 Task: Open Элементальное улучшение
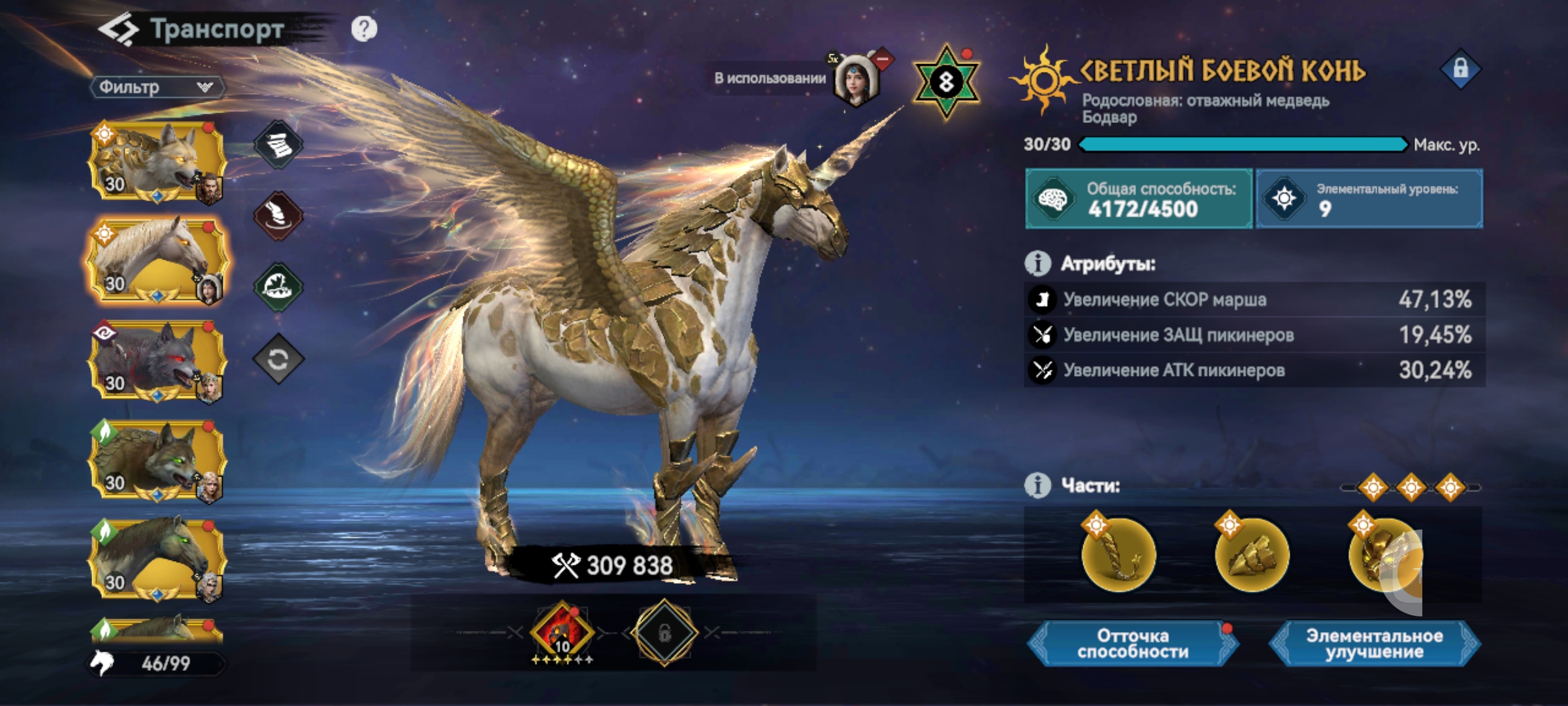coord(1374,644)
